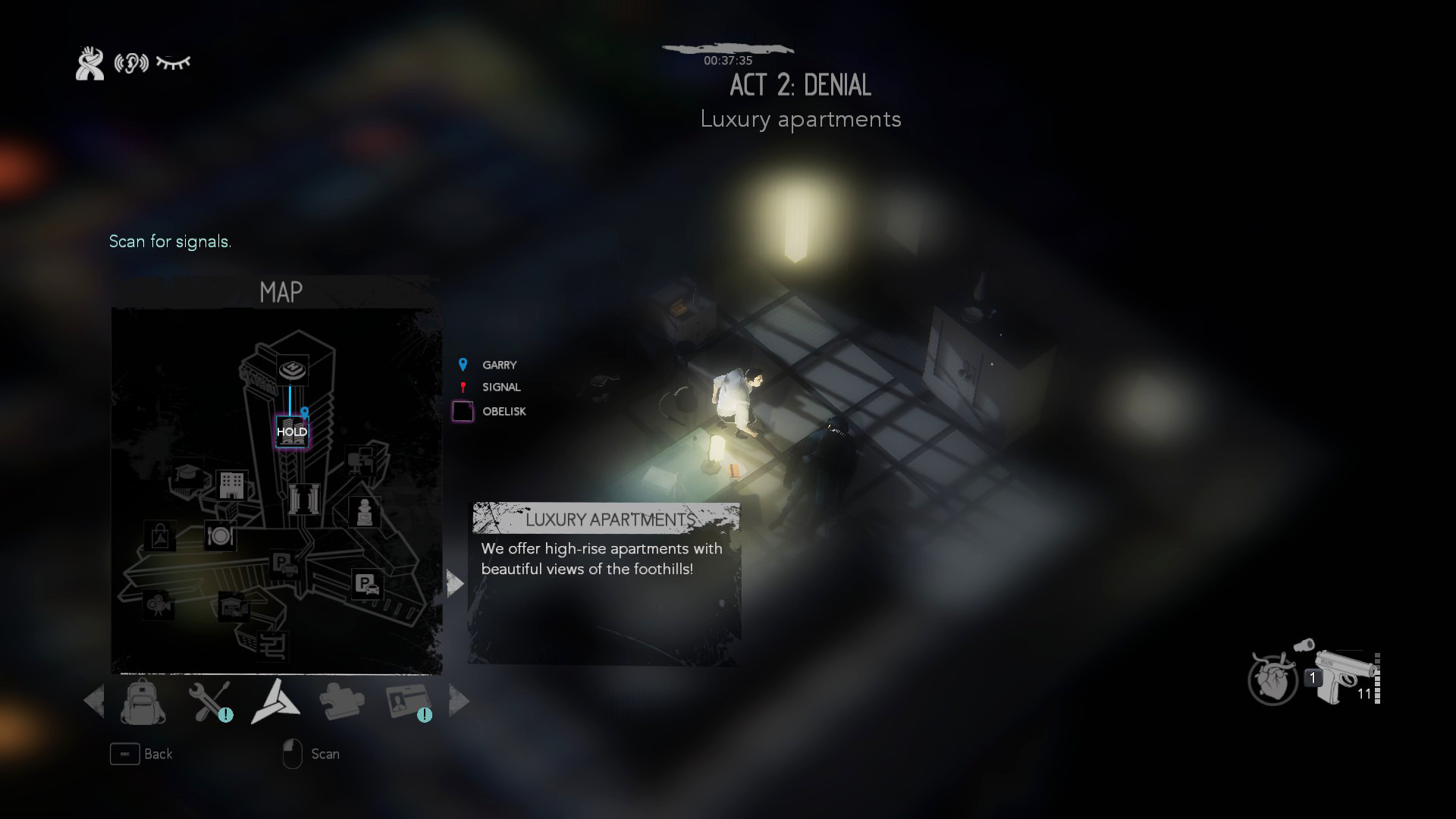Select the movie camera icon on the map

click(157, 605)
